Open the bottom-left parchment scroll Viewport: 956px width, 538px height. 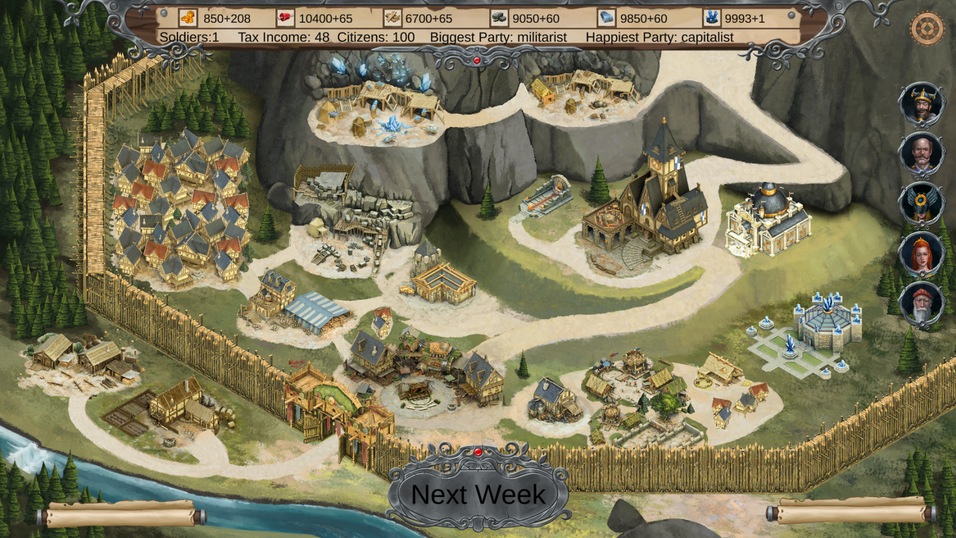[122, 515]
